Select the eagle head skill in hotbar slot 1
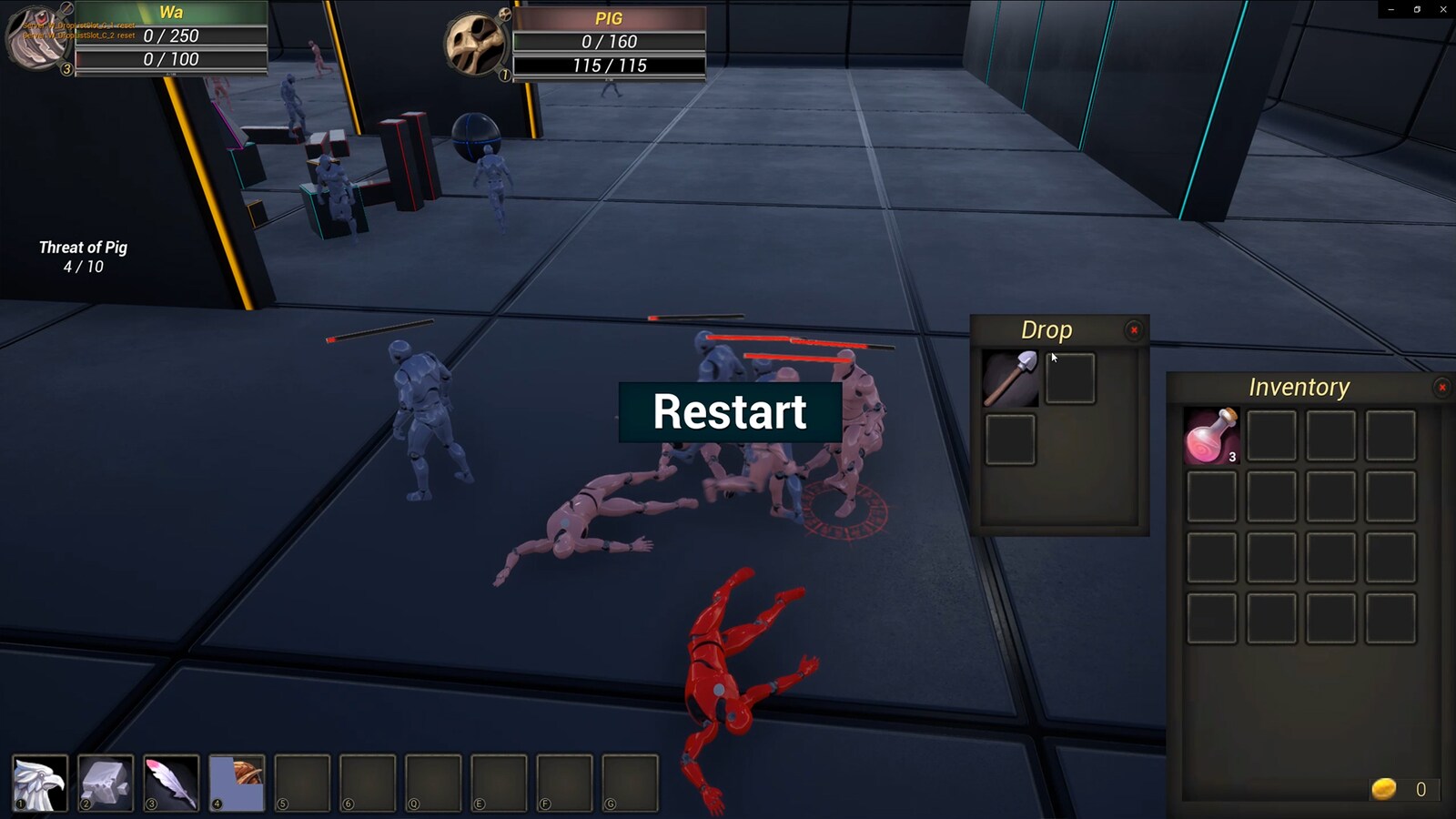 pyautogui.click(x=41, y=784)
